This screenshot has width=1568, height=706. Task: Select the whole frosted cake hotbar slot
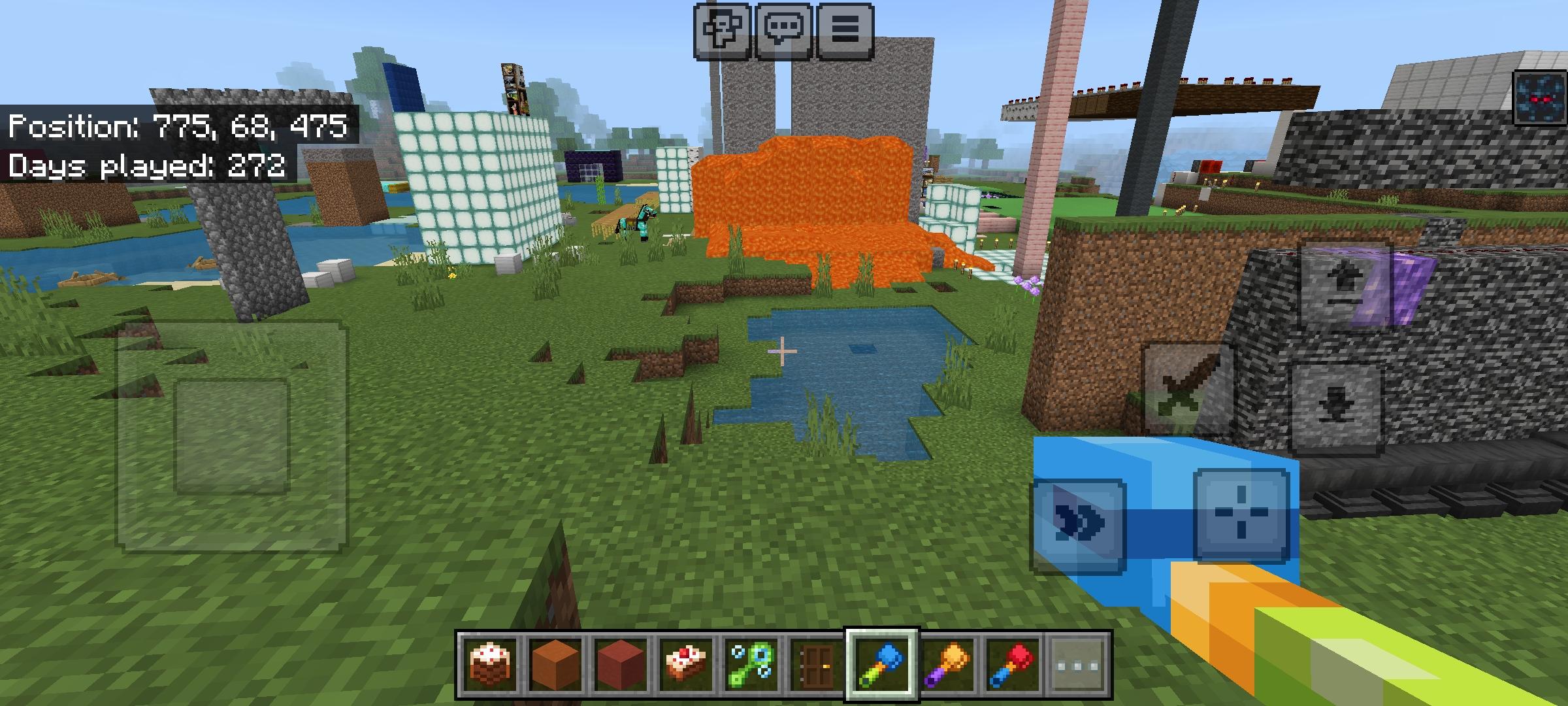coord(488,665)
